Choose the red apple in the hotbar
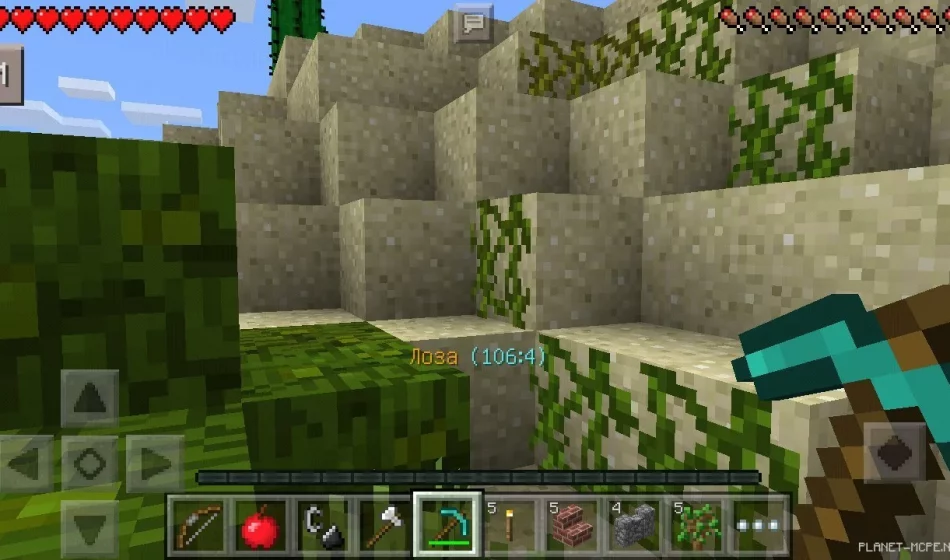Screen dimensions: 950x560 [x=261, y=524]
